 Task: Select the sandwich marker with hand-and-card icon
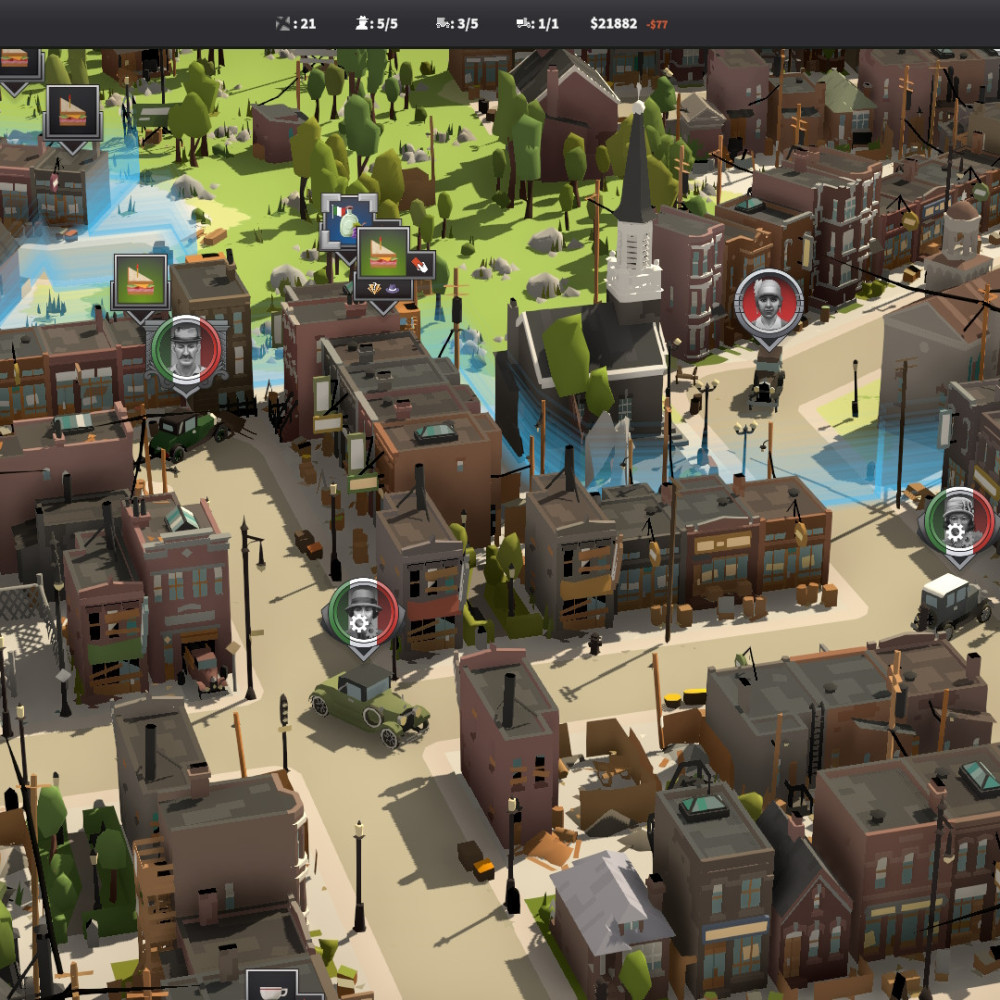pos(384,253)
